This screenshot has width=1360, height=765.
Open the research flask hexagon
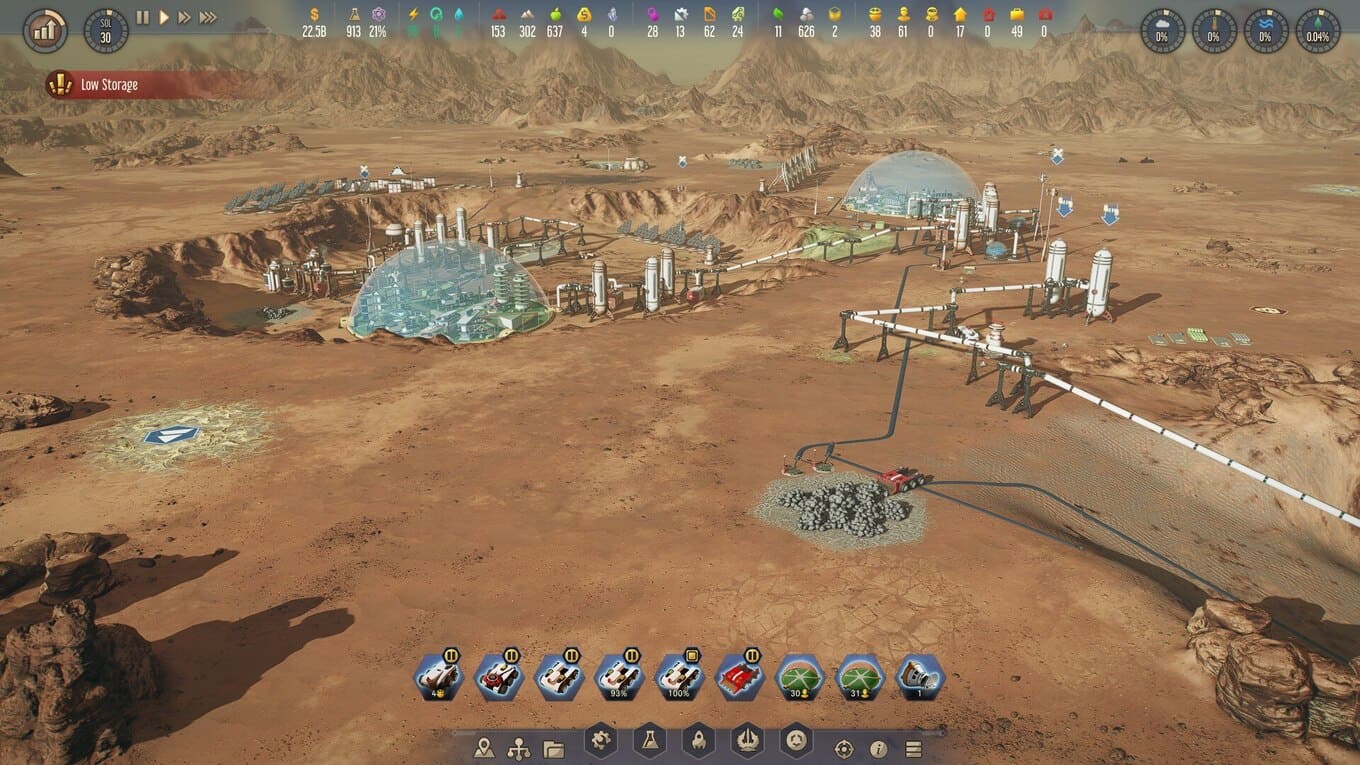pyautogui.click(x=649, y=741)
